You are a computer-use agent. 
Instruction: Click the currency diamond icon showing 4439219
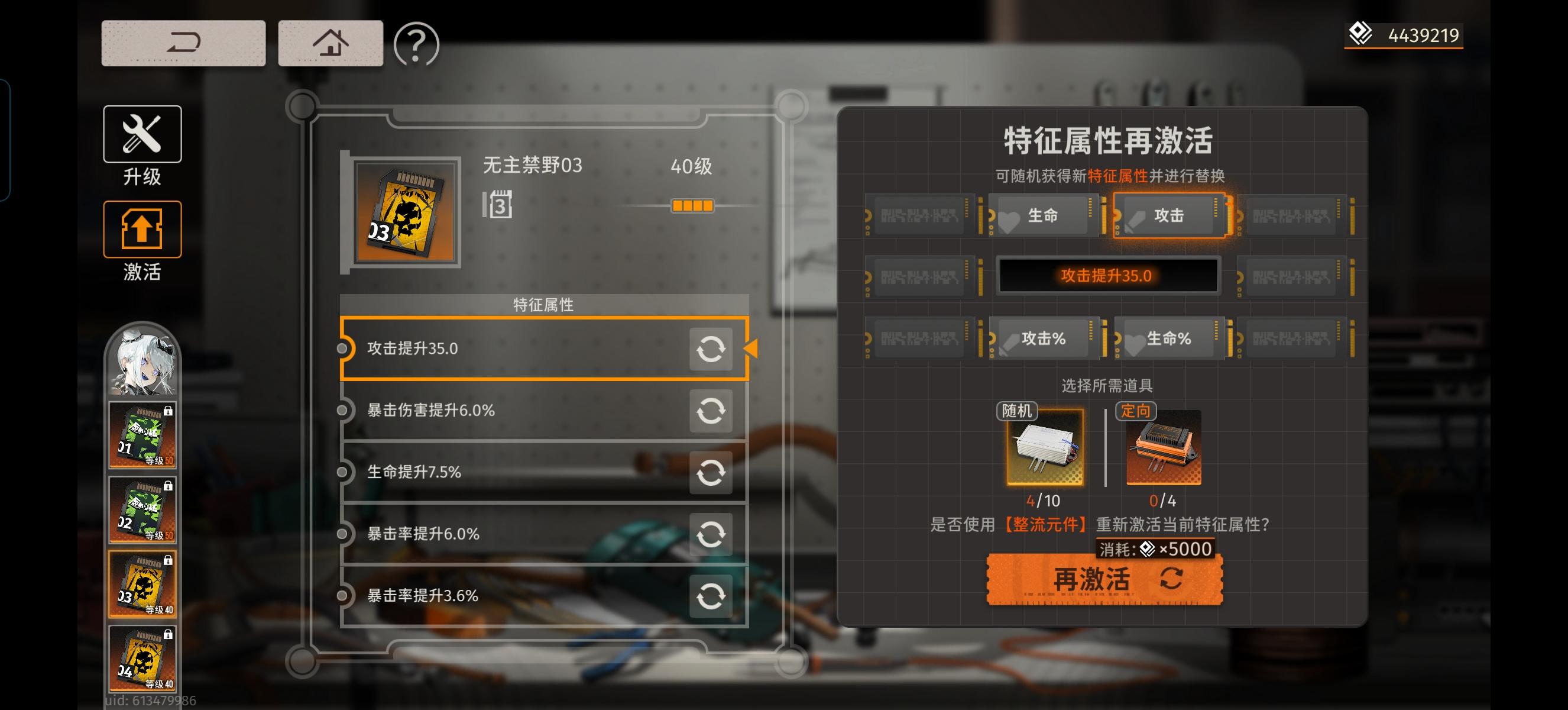point(1362,35)
